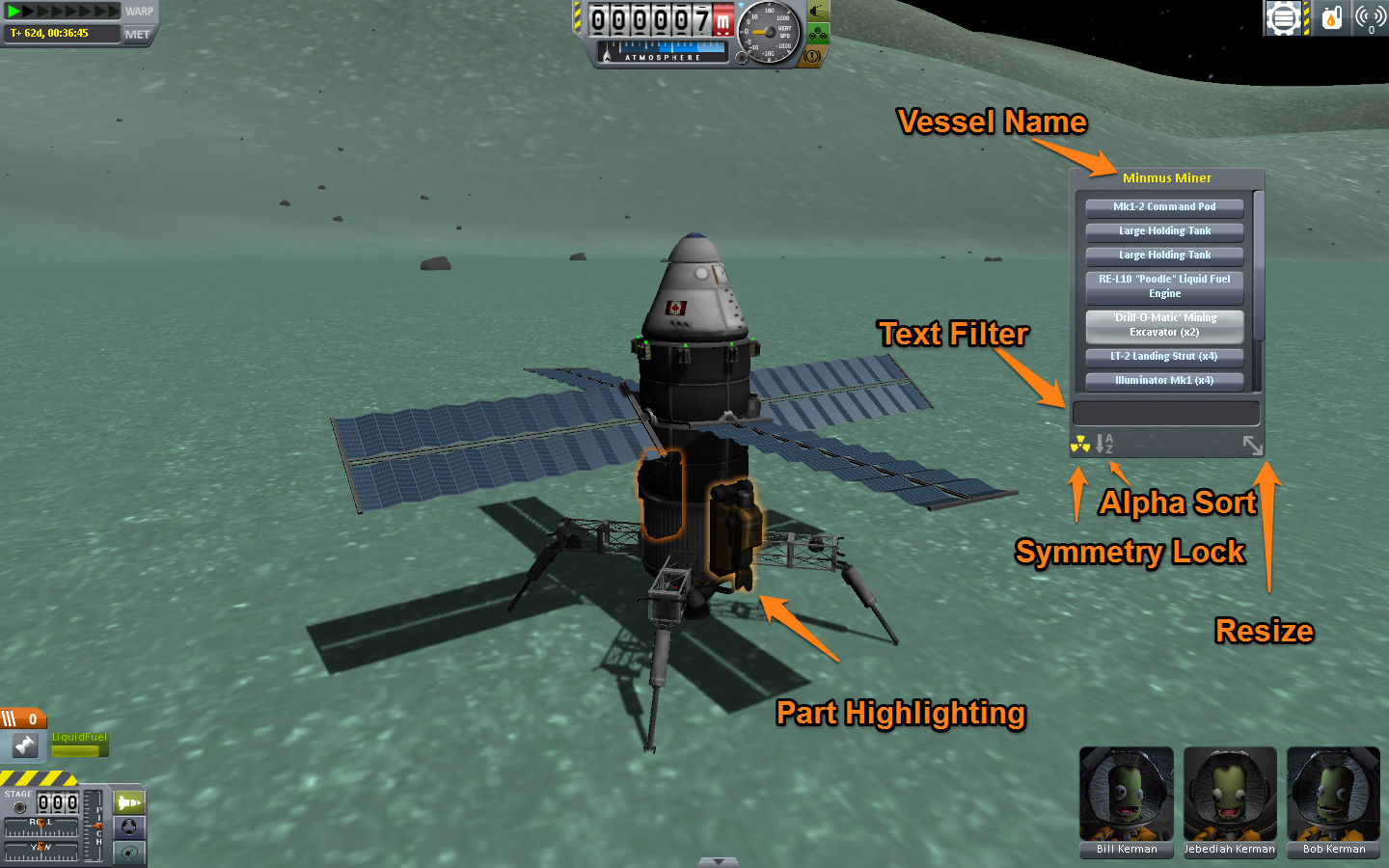Choose the RE-L10 "Poodle" Liquid Fuel Engine entry
1389x868 pixels.
tap(1164, 286)
